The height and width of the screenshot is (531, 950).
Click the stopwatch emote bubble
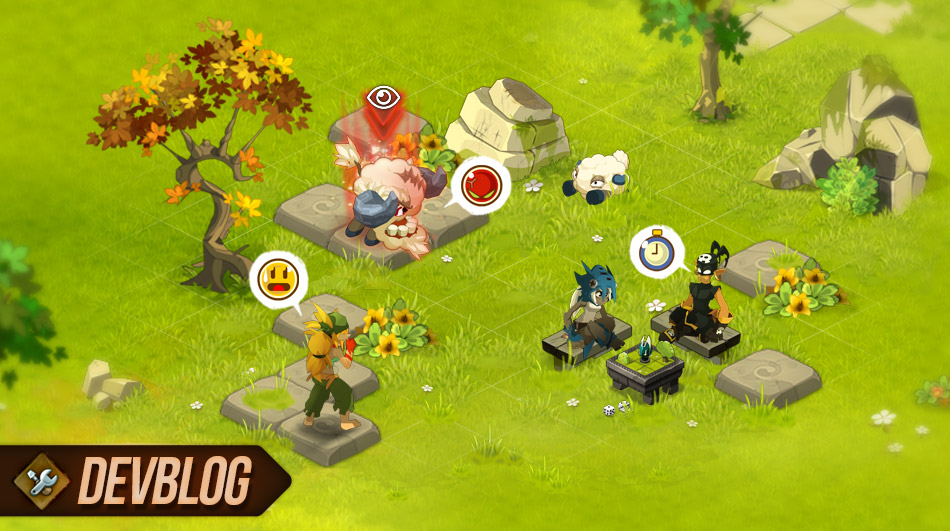656,251
